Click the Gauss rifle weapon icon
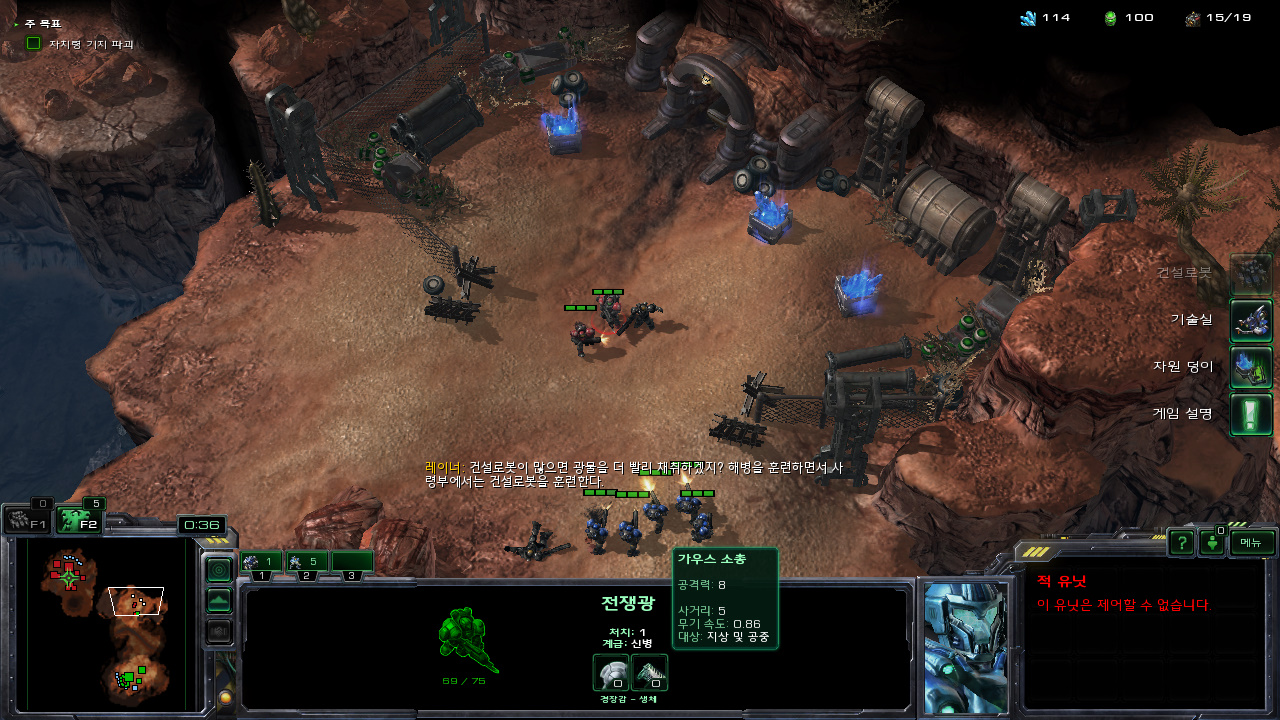Image resolution: width=1280 pixels, height=720 pixels. coord(649,672)
